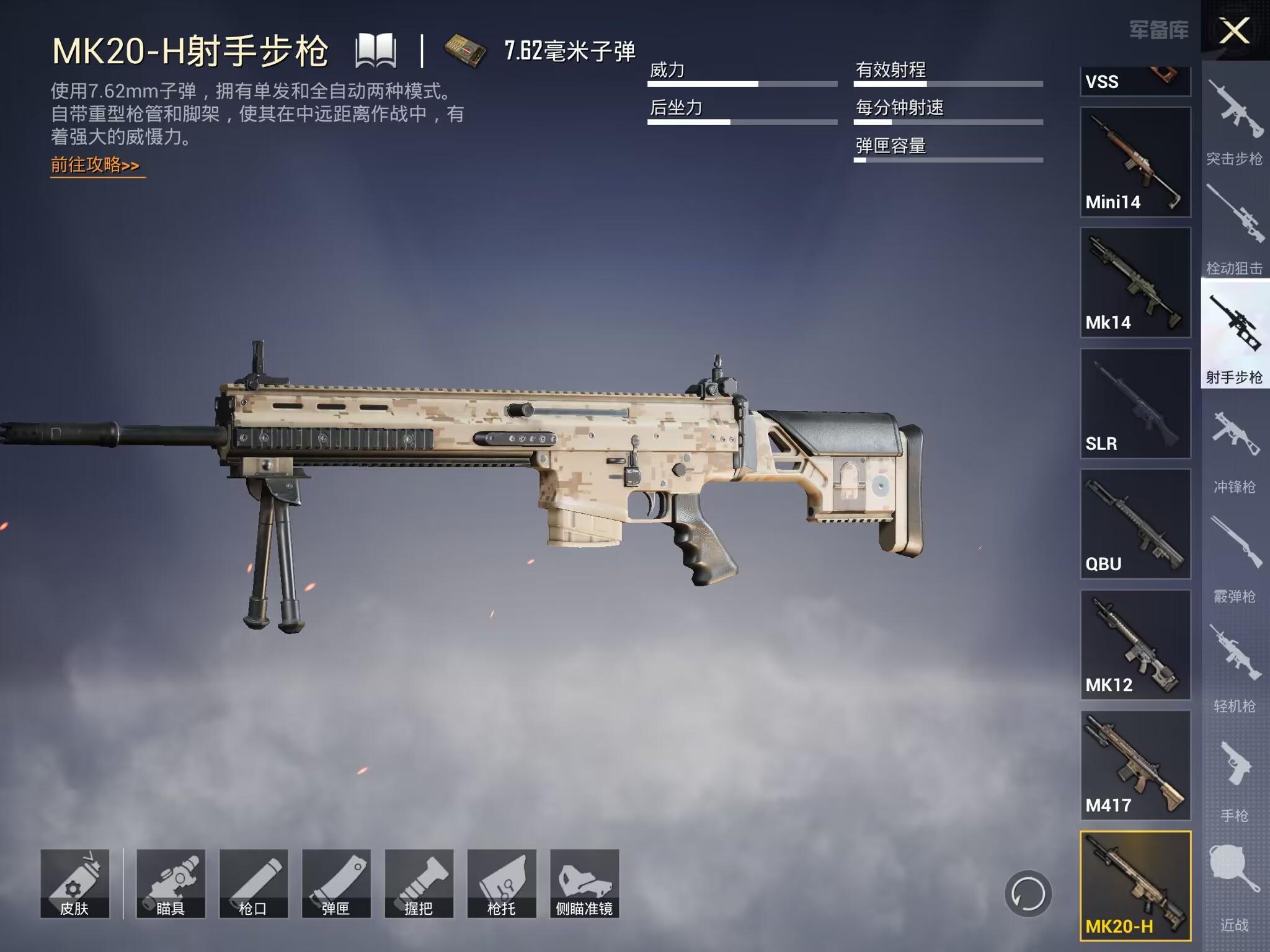Open the book icon beside weapon name
Screen dimensions: 1270x952
pos(376,51)
